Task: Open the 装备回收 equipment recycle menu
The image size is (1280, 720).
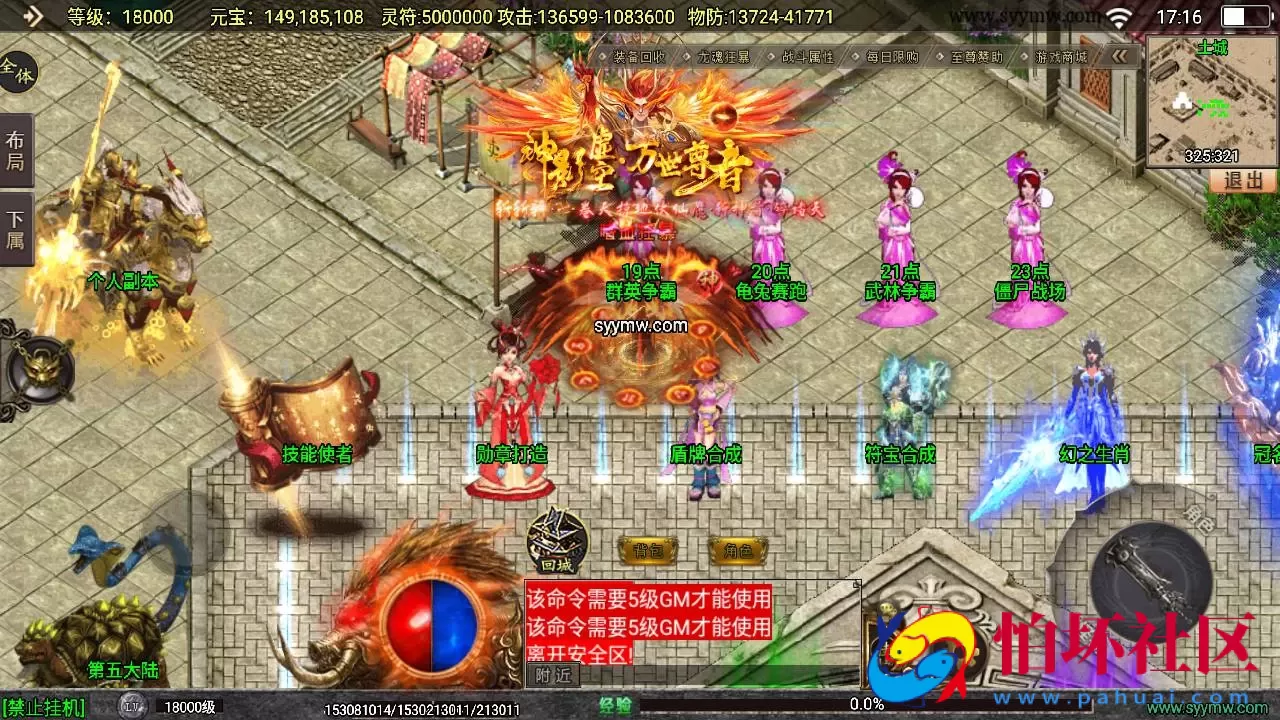Action: coord(639,57)
